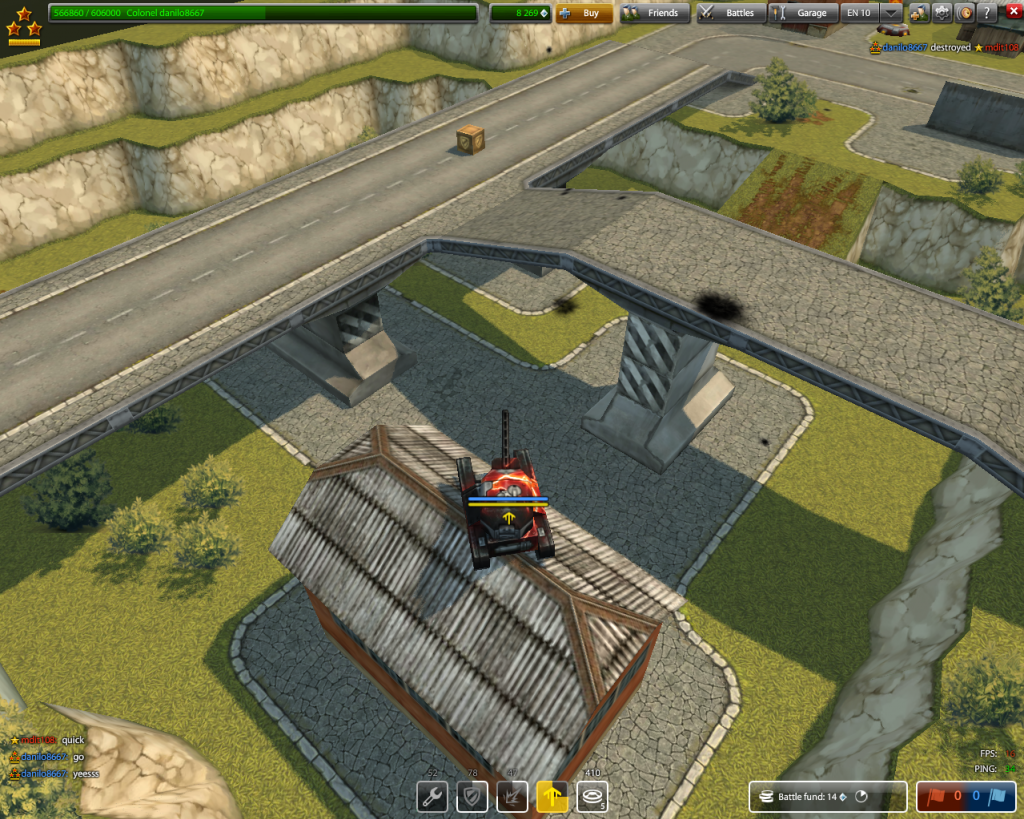1024x819 pixels.
Task: Activate the double armor shield supply
Action: (472, 797)
